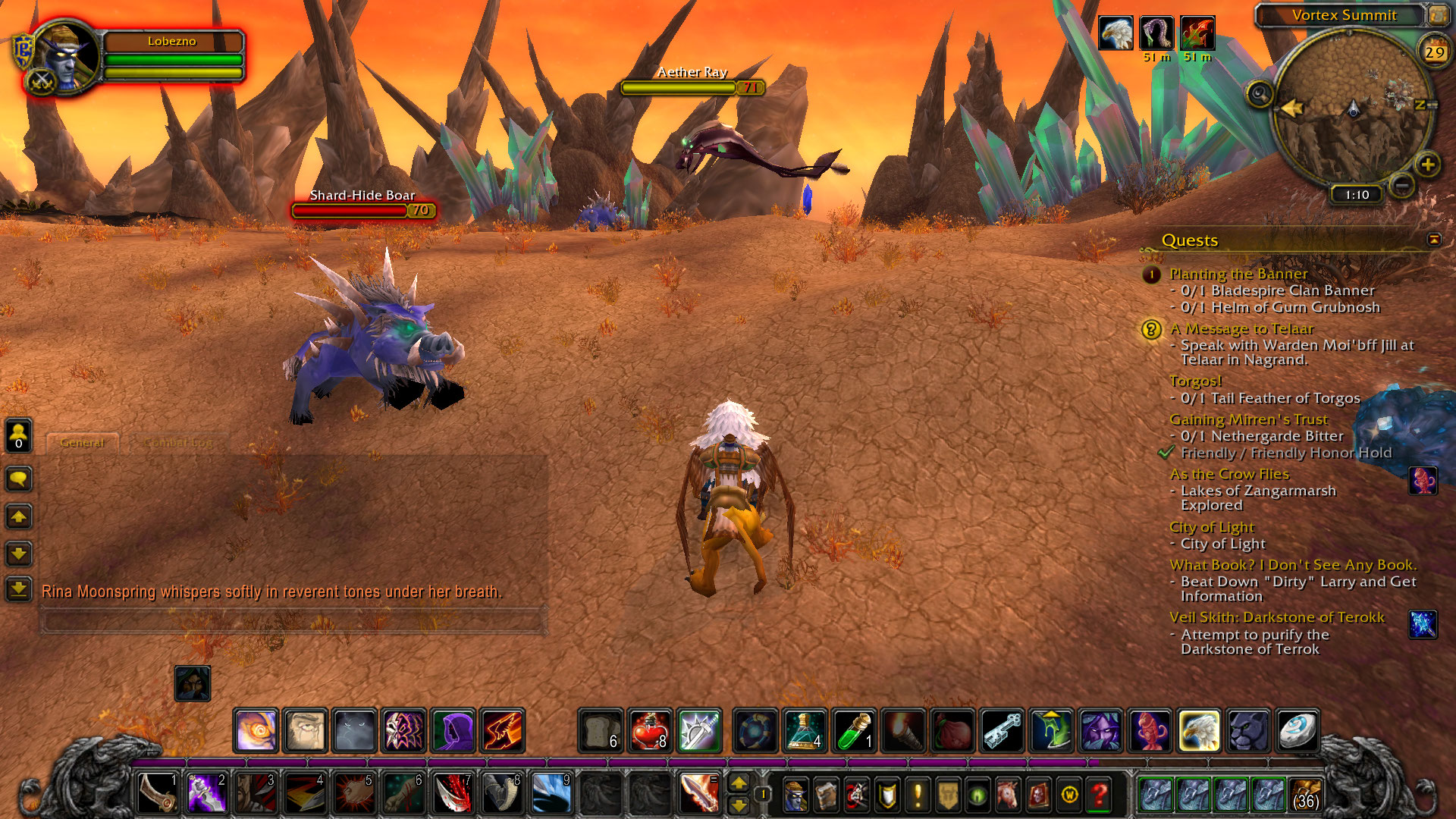Open the Torgos! quest entry

coord(1195,381)
